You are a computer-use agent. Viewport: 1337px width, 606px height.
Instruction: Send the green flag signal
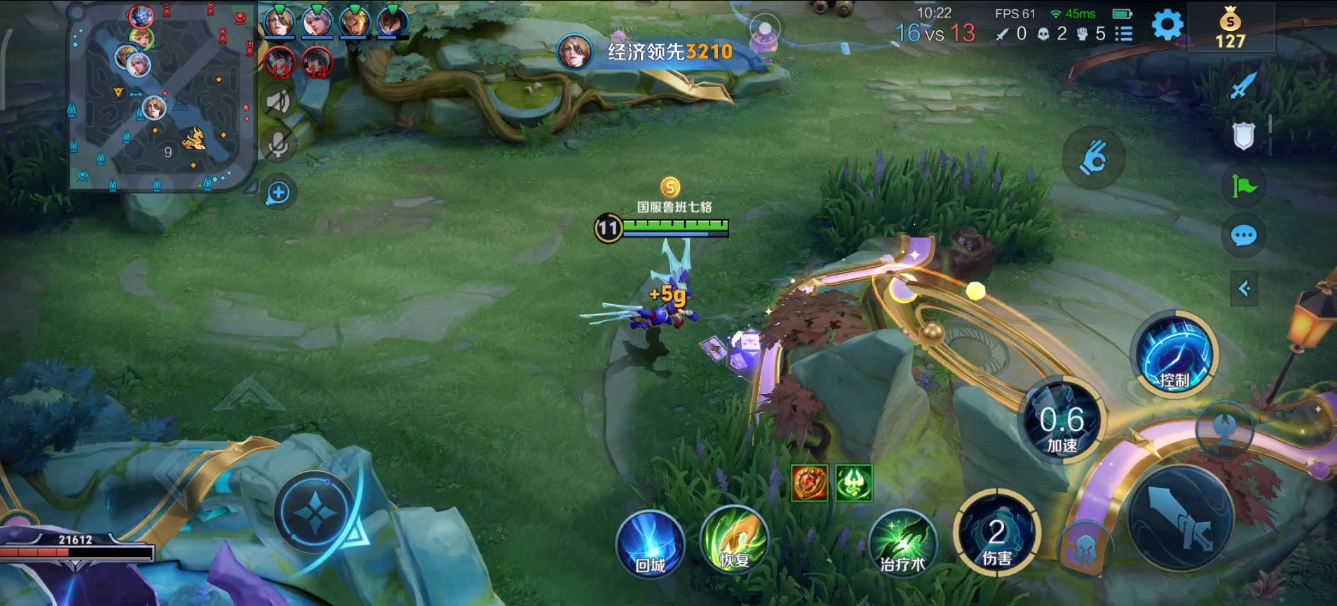pos(1244,185)
